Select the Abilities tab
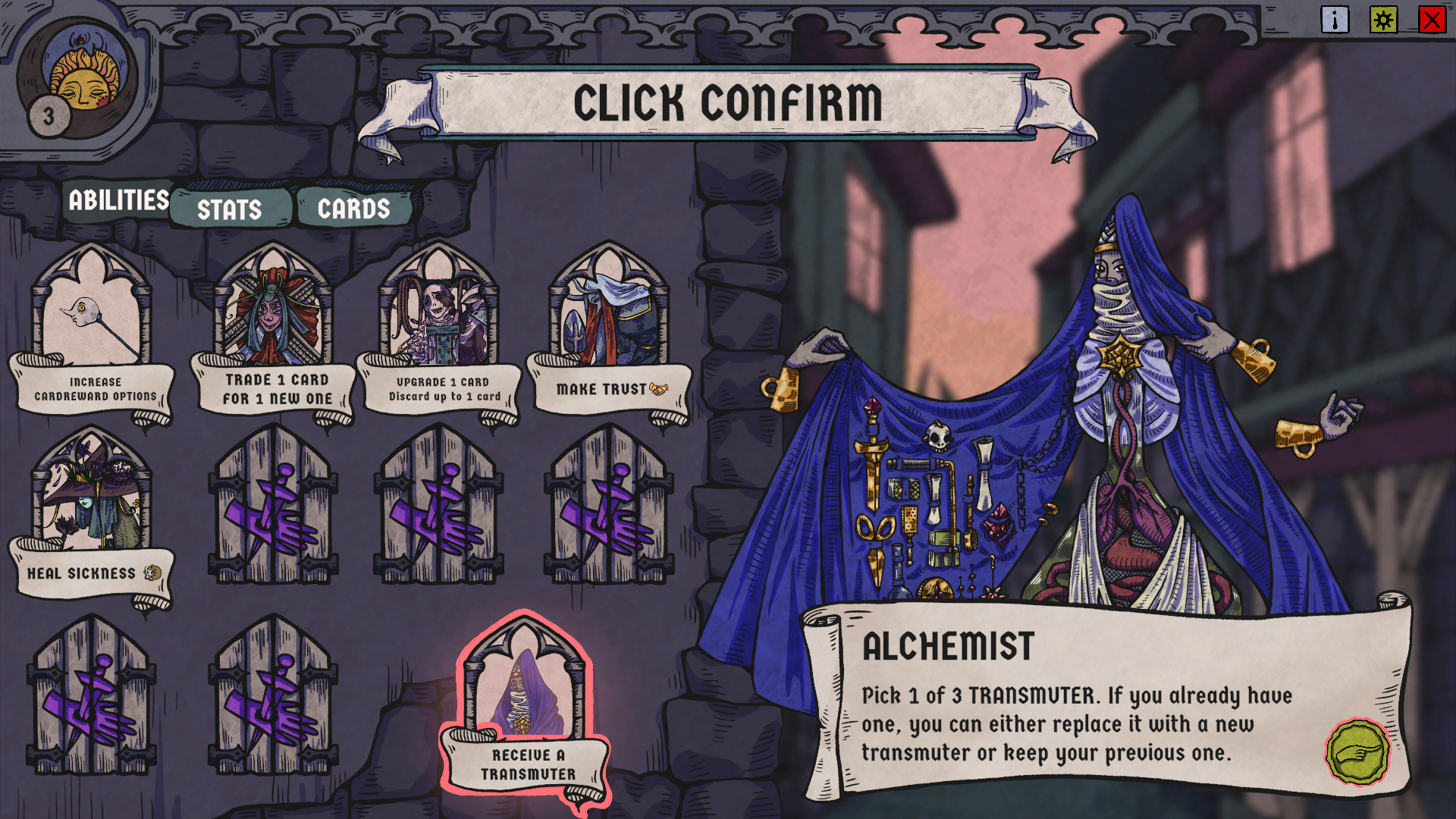Image resolution: width=1456 pixels, height=819 pixels. [118, 200]
